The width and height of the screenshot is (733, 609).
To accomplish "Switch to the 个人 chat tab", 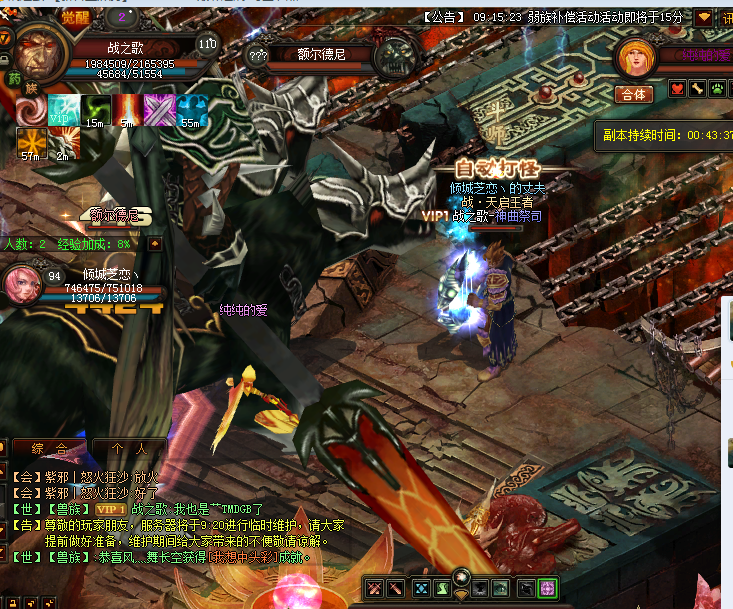I will (129, 449).
